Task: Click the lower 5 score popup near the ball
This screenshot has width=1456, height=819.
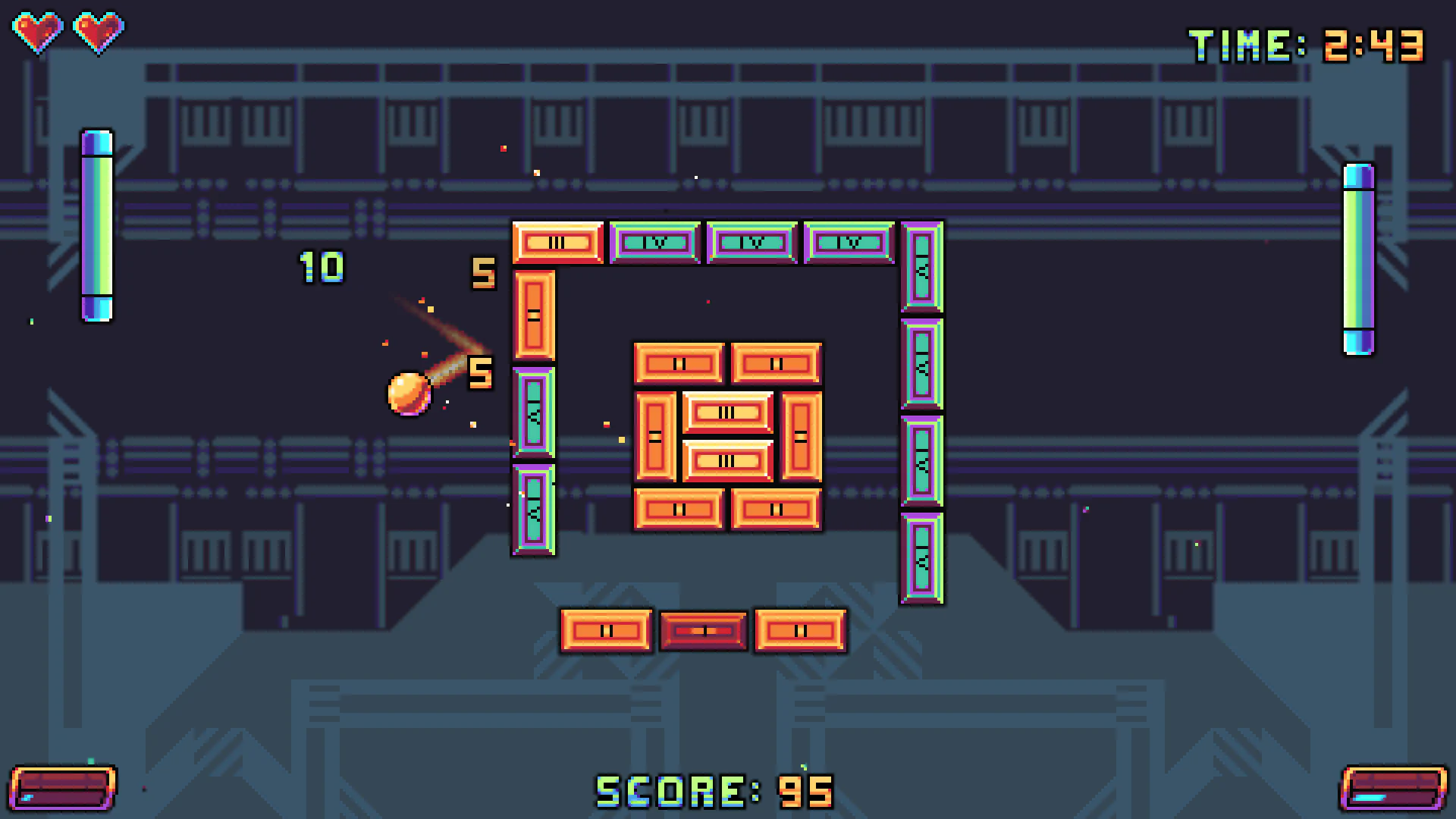Action: coord(479,373)
